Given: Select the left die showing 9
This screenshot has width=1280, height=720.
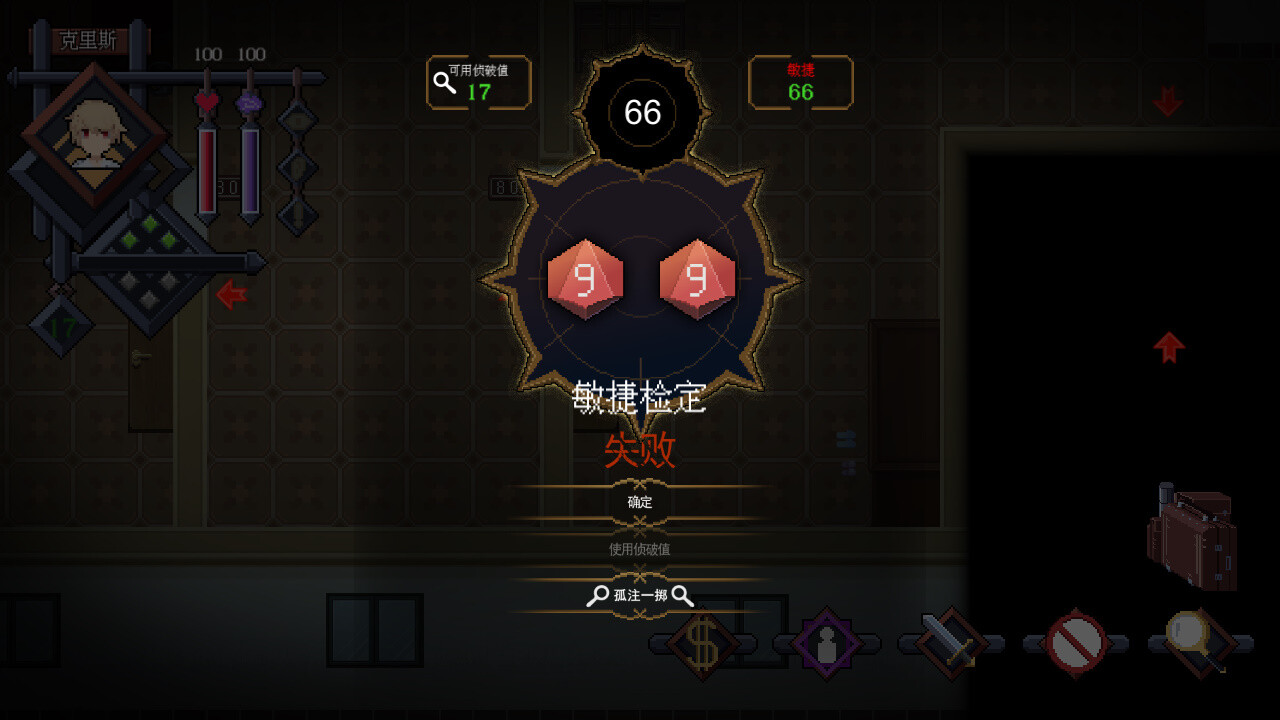Looking at the screenshot, I should pyautogui.click(x=585, y=277).
